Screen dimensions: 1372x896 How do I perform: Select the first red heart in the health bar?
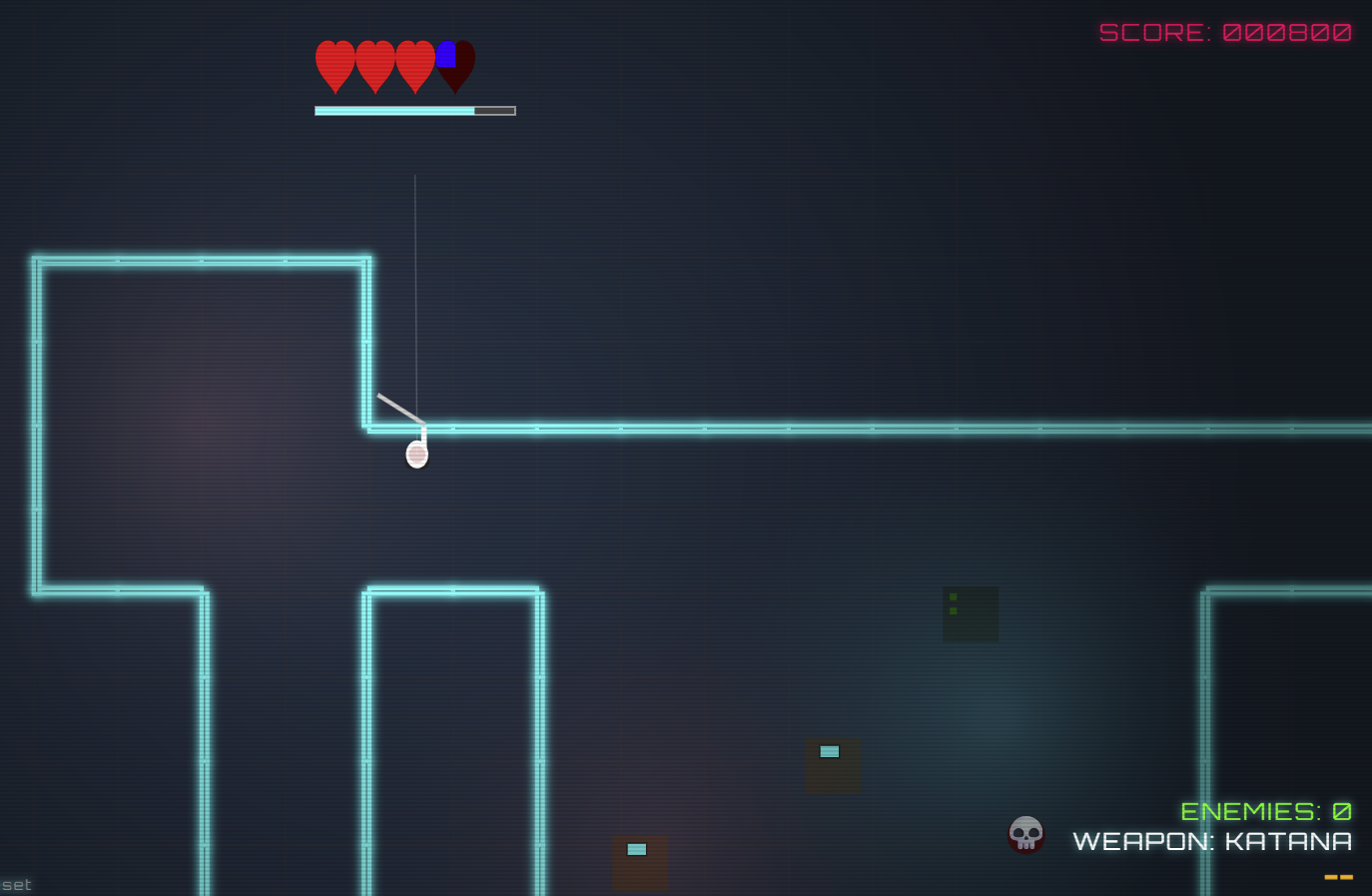[336, 62]
